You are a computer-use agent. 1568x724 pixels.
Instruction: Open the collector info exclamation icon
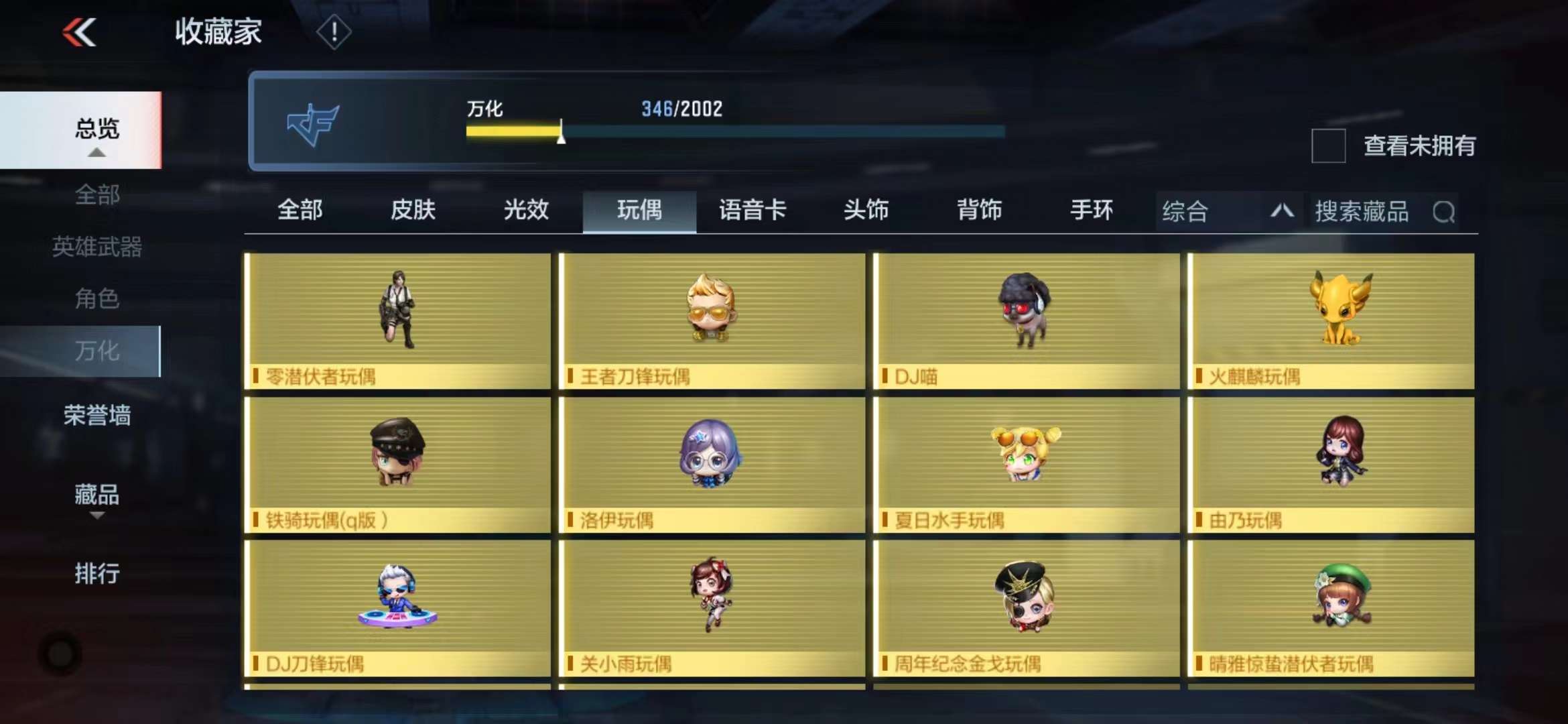333,32
